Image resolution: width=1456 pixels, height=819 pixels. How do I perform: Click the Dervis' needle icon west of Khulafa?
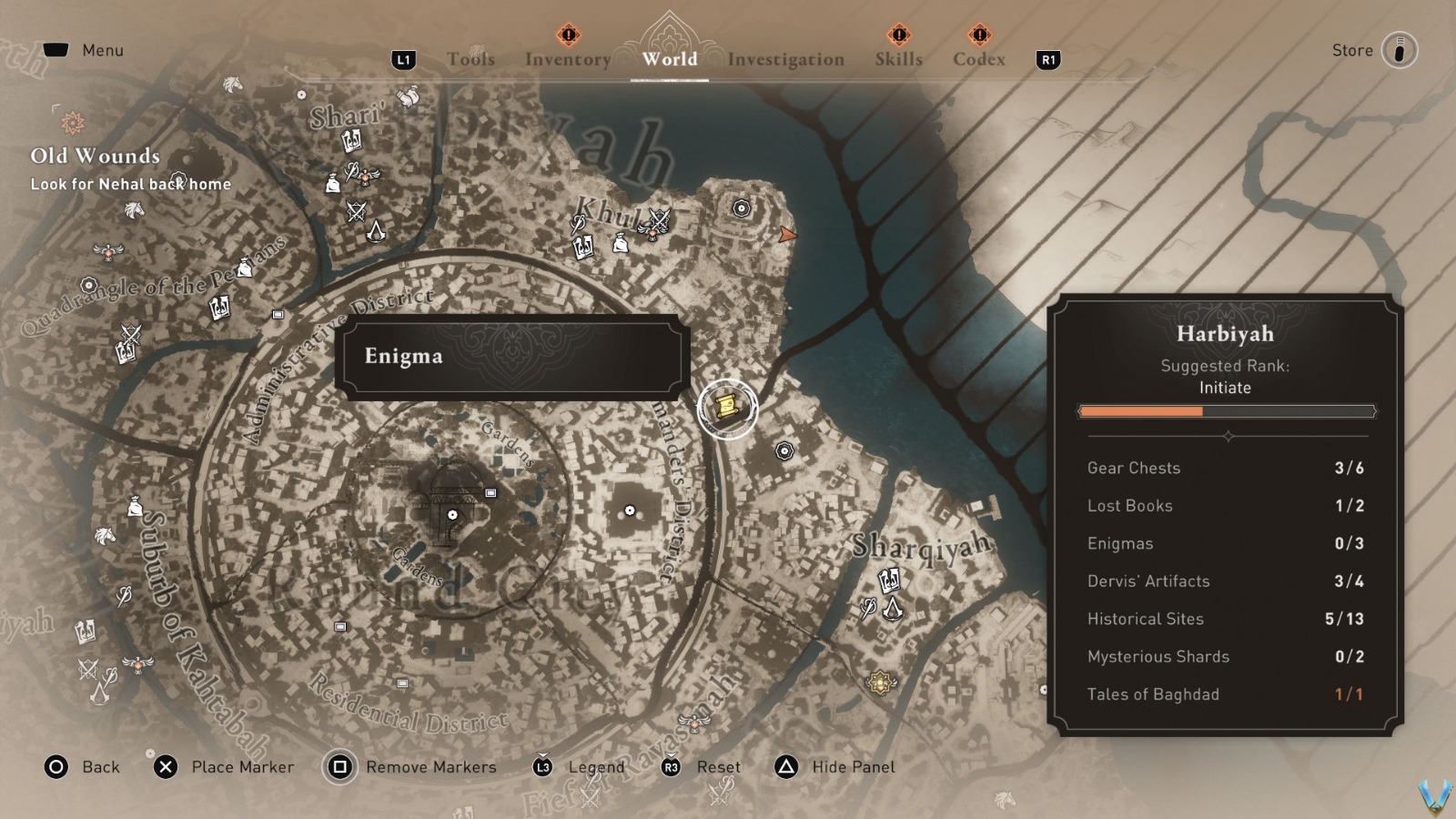(577, 224)
